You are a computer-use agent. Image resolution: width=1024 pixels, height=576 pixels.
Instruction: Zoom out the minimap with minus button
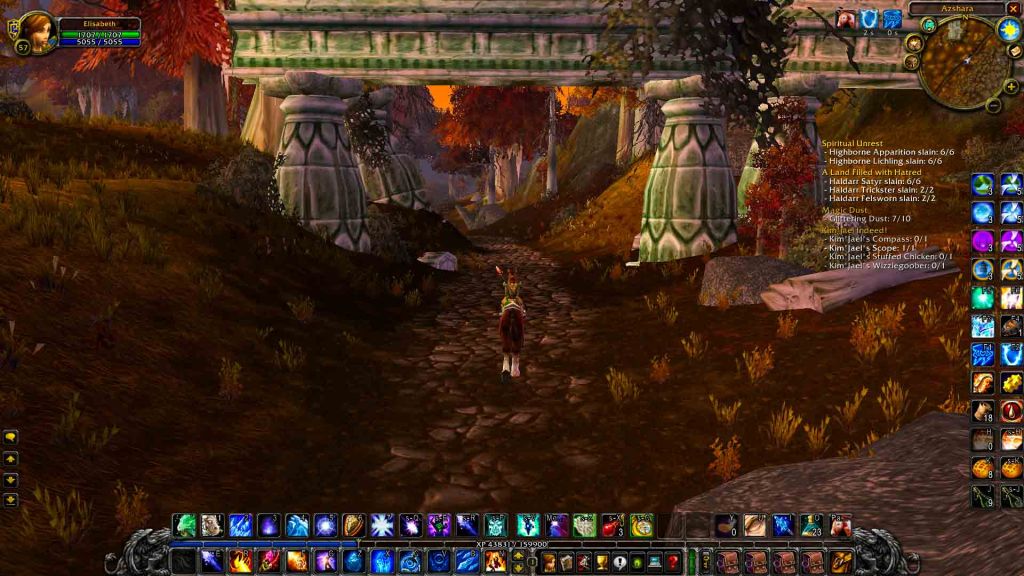(x=994, y=104)
